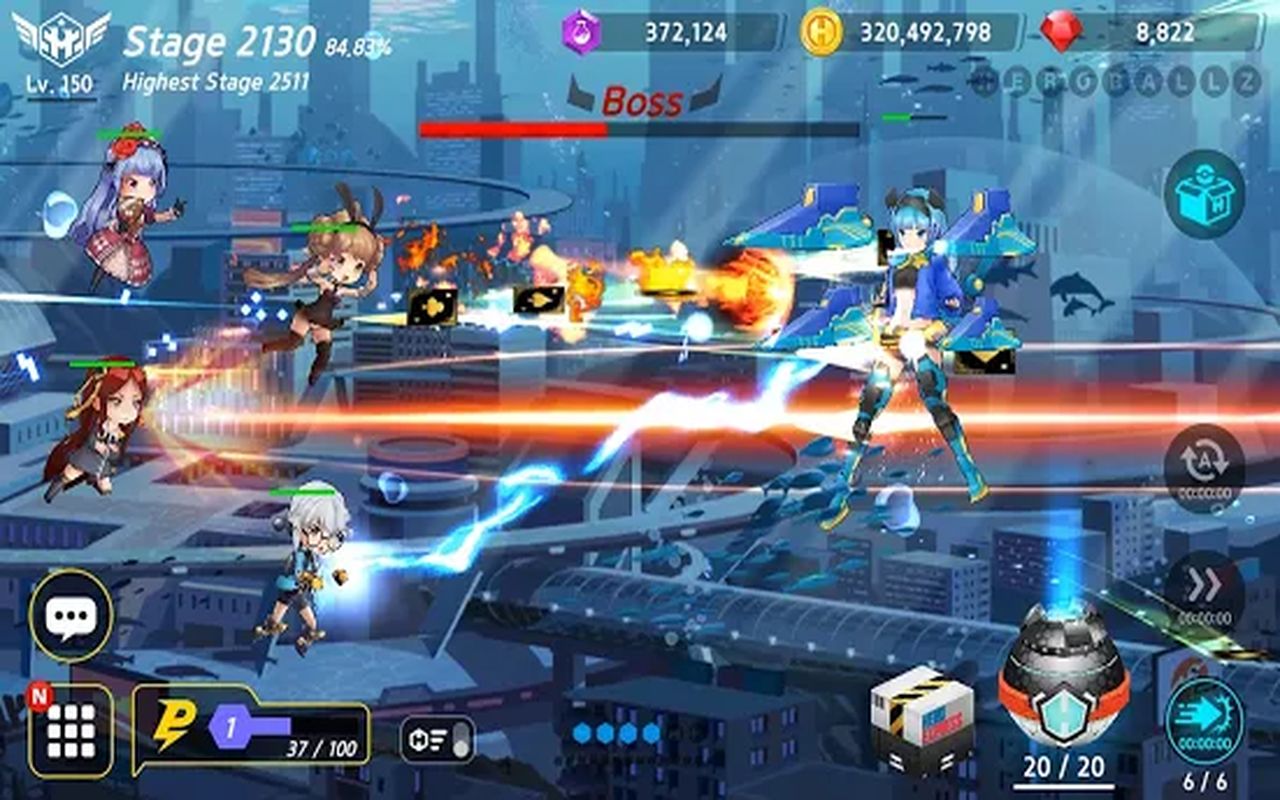Toggle the small switch beside the power gauge
1280x800 pixels.
[x=437, y=740]
